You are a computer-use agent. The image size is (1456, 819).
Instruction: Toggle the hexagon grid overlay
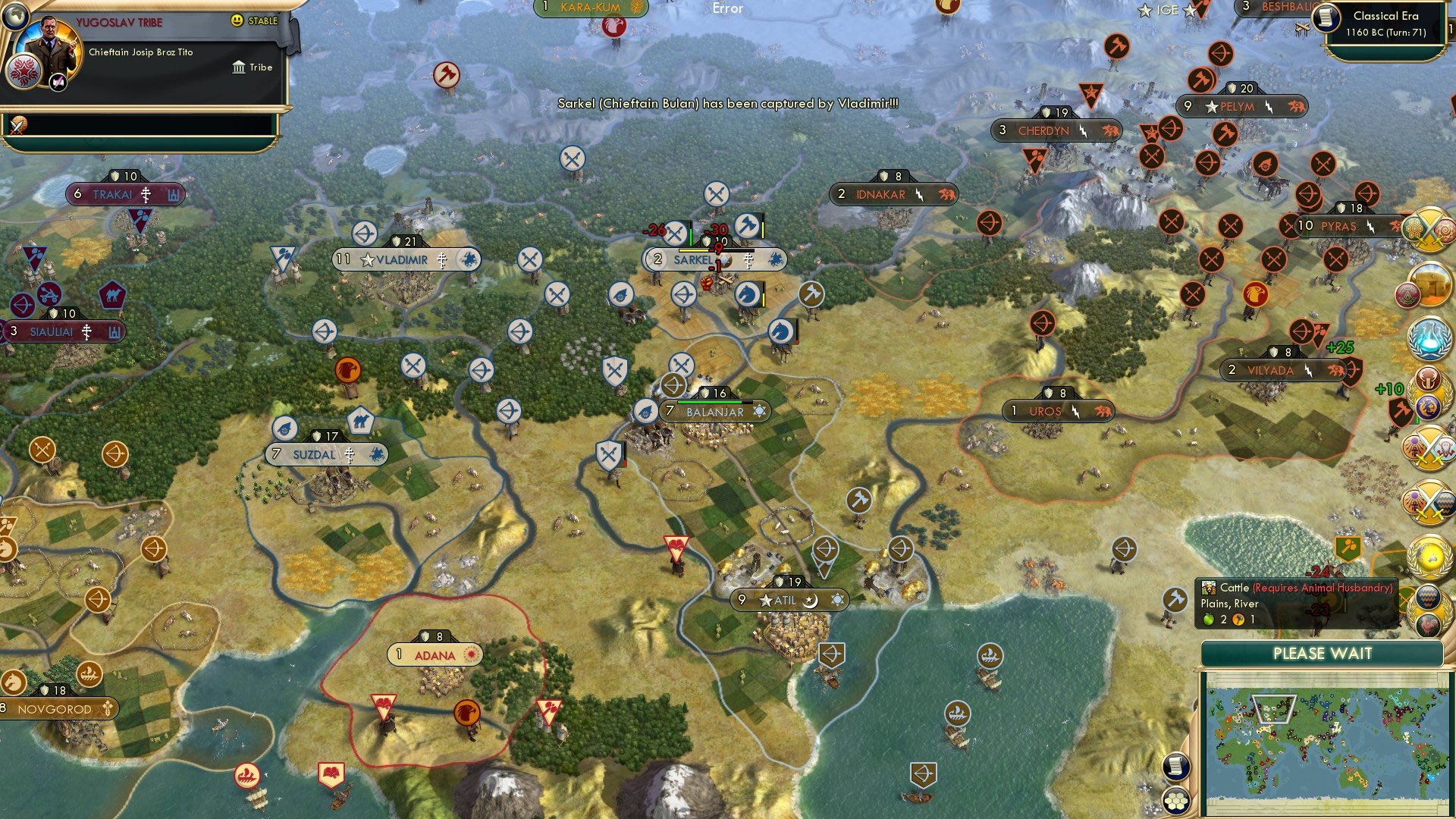point(1176,802)
